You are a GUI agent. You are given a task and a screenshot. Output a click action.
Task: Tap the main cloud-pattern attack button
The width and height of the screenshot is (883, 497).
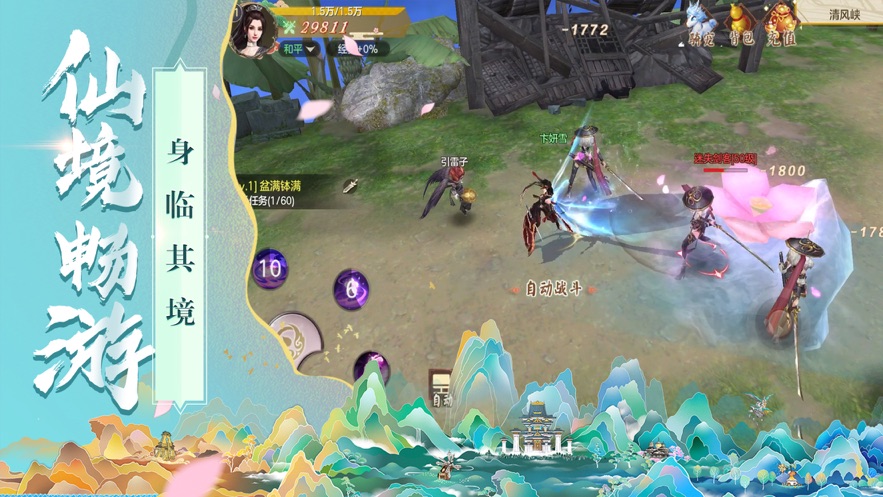click(296, 340)
